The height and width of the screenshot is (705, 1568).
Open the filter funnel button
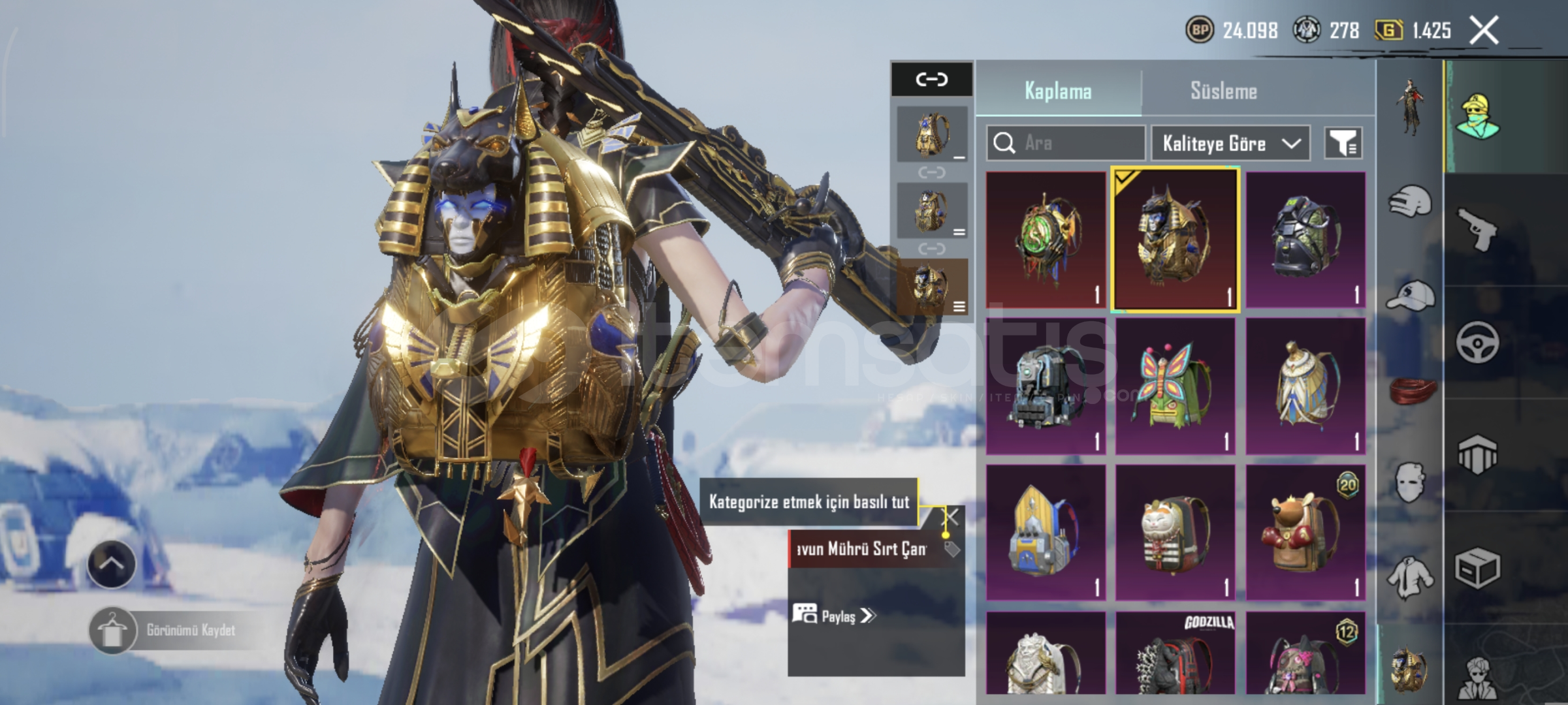(x=1343, y=143)
